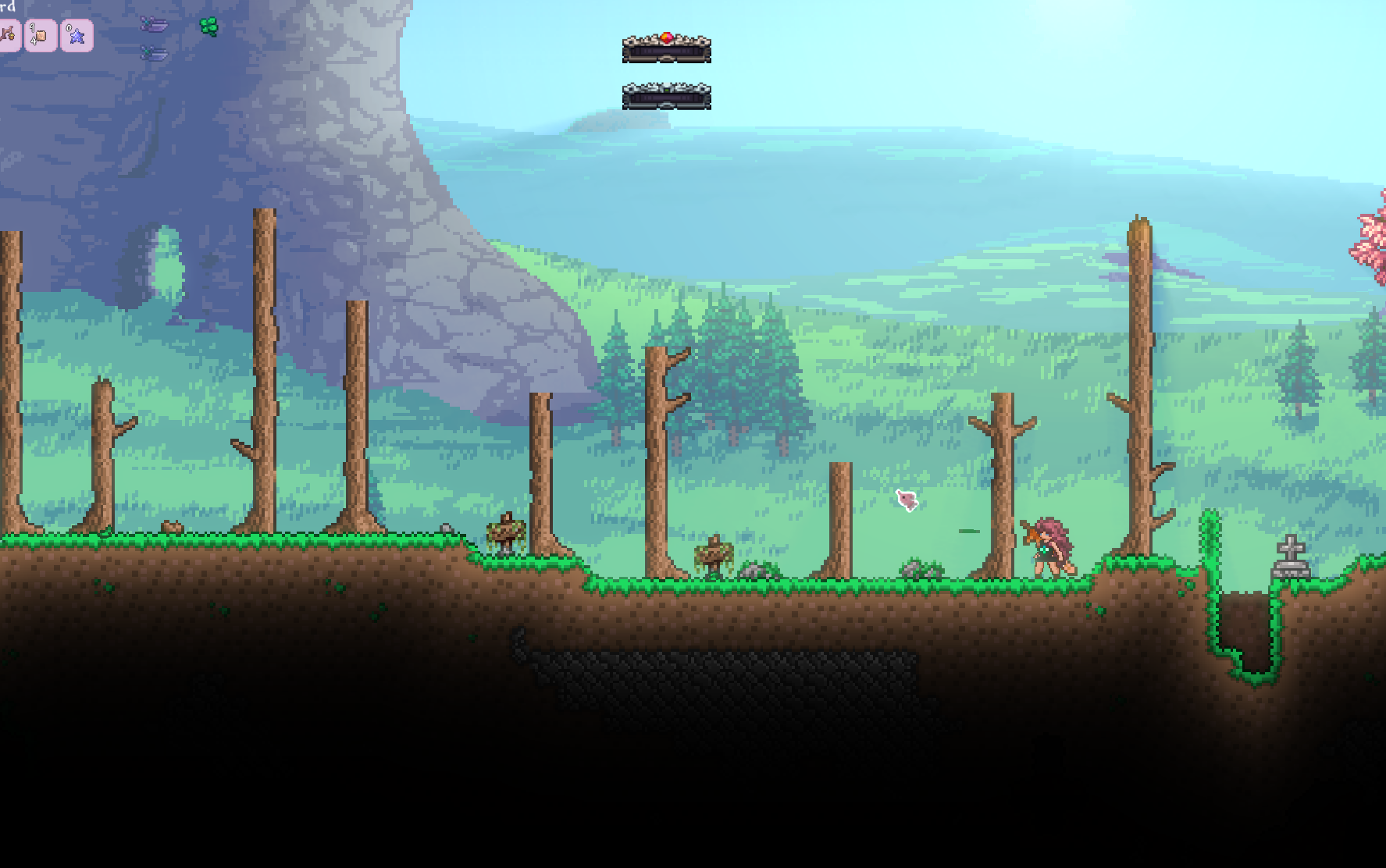Click the red gem atop the upper boss bar
This screenshot has height=868, width=1386.
point(666,36)
